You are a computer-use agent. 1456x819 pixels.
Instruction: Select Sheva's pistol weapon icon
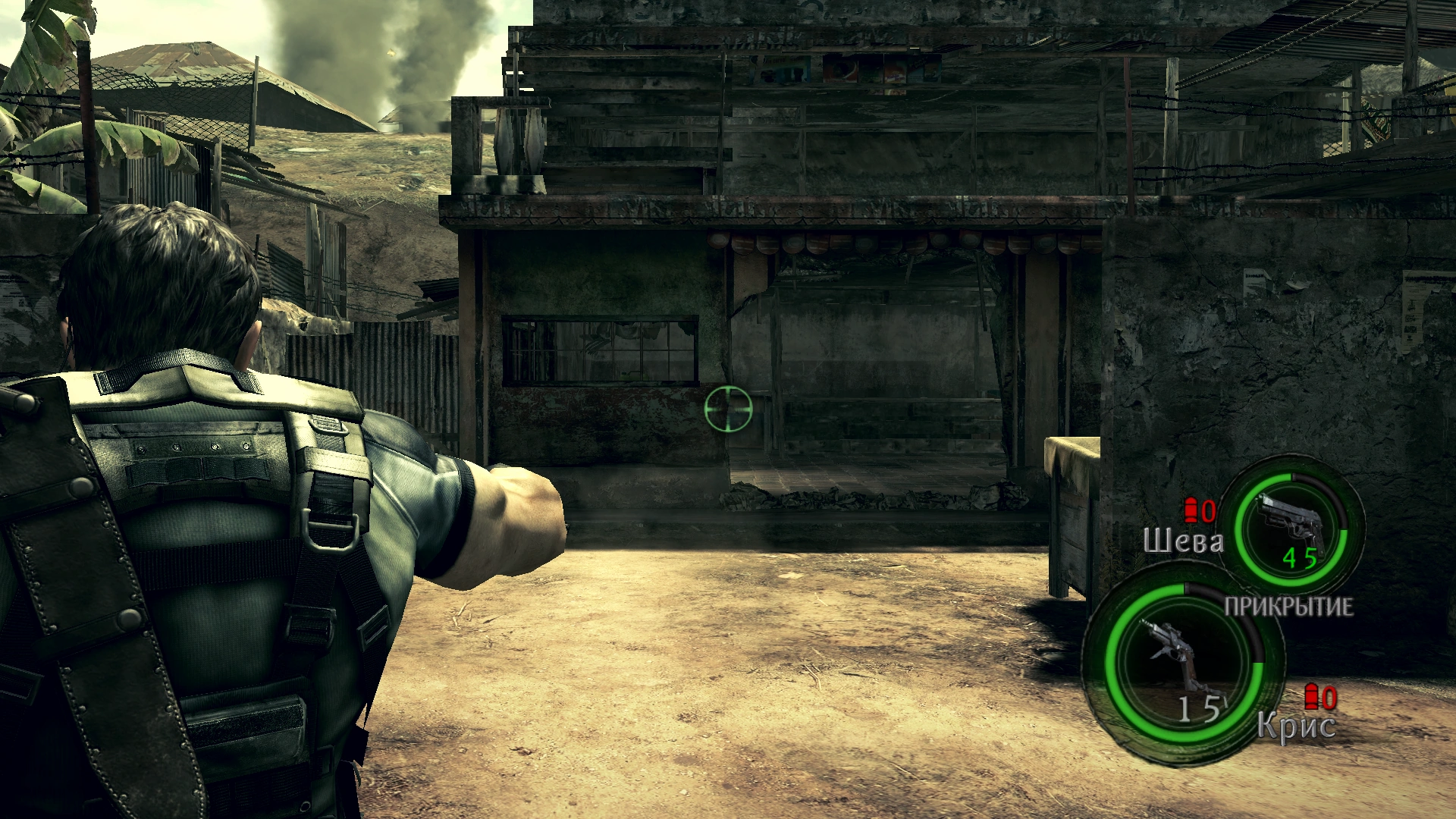pos(1290,523)
